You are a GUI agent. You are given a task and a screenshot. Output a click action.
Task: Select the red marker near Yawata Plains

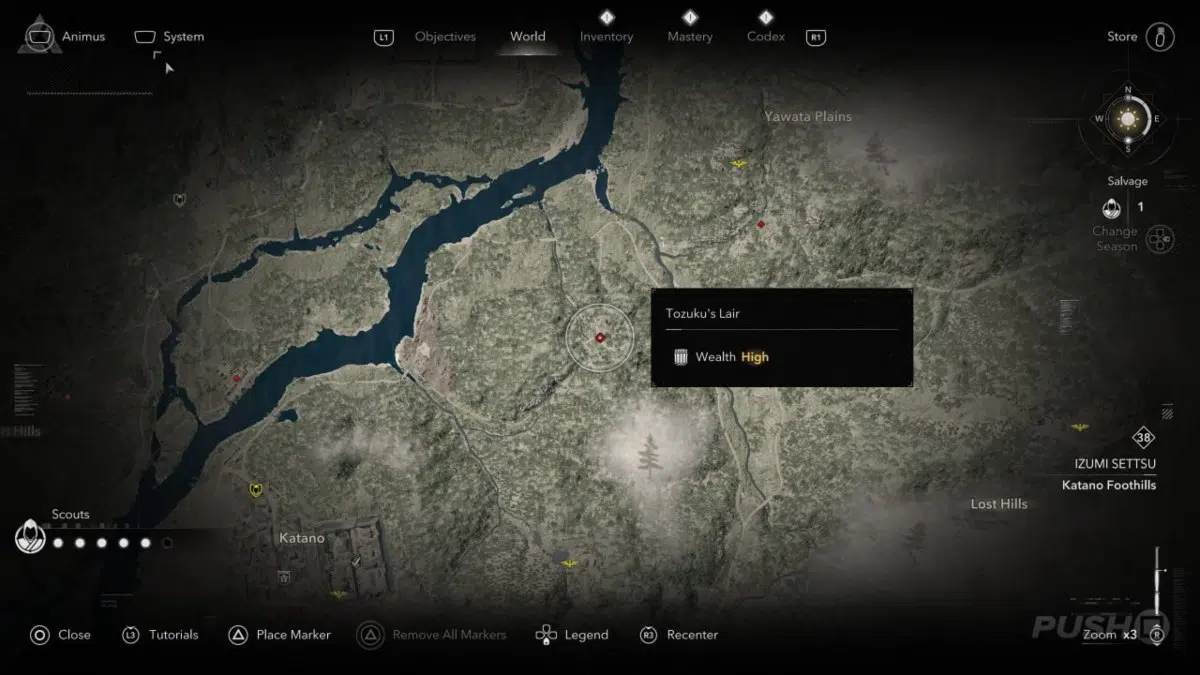coord(761,224)
